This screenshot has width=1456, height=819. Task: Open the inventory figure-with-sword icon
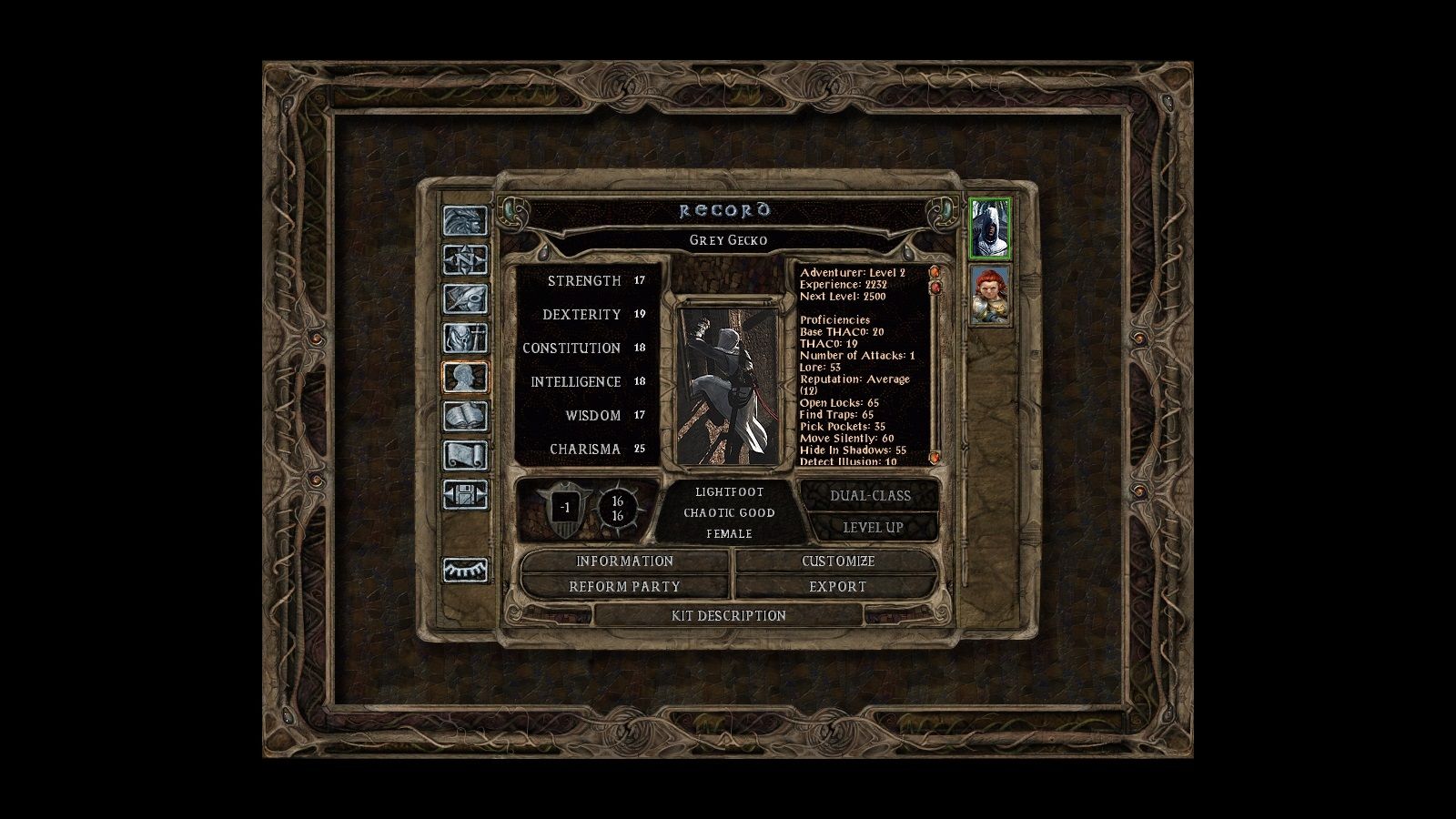[x=465, y=339]
